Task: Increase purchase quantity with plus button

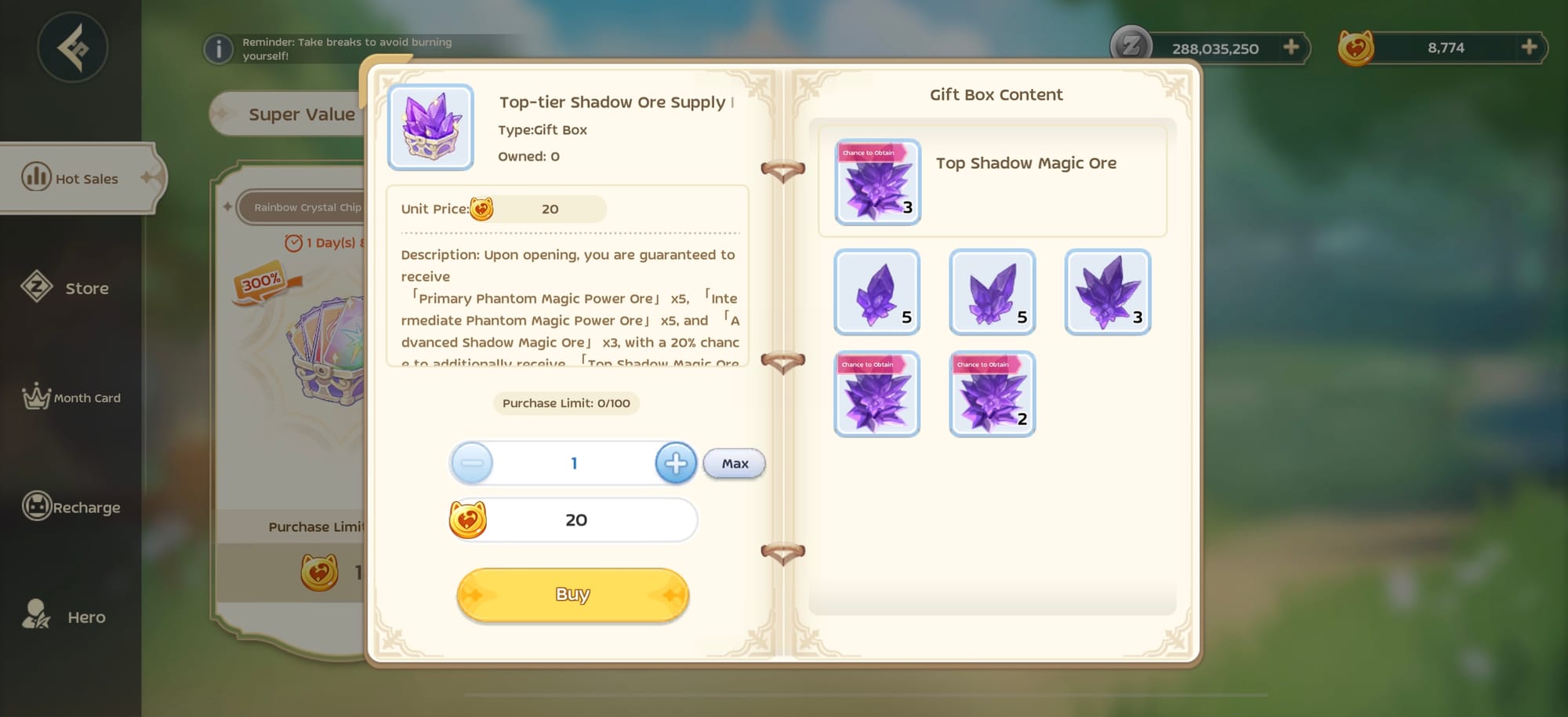Action: click(x=676, y=463)
